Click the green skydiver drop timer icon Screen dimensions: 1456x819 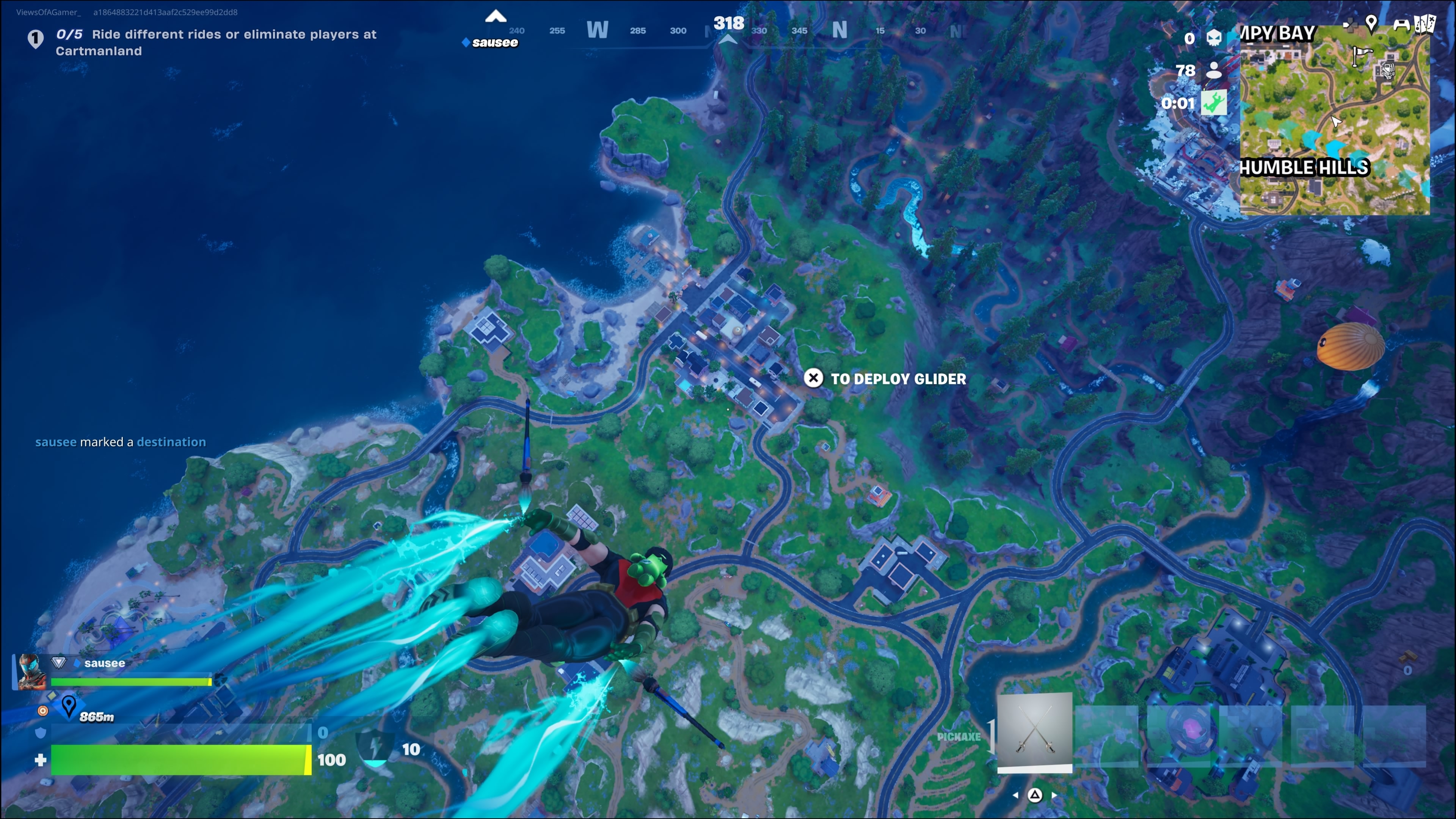[x=1213, y=104]
